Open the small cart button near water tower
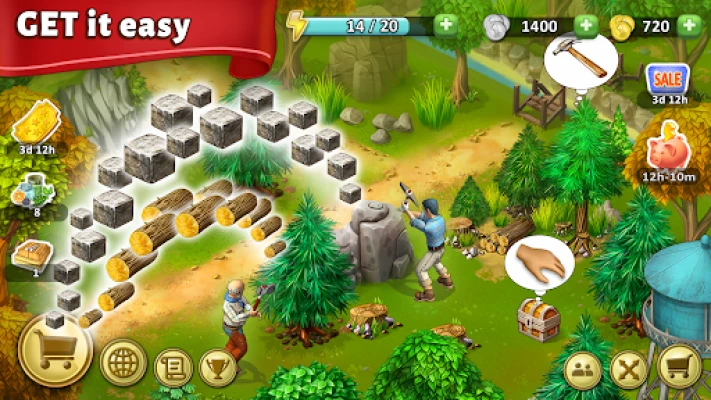This screenshot has width=711, height=400. click(678, 368)
